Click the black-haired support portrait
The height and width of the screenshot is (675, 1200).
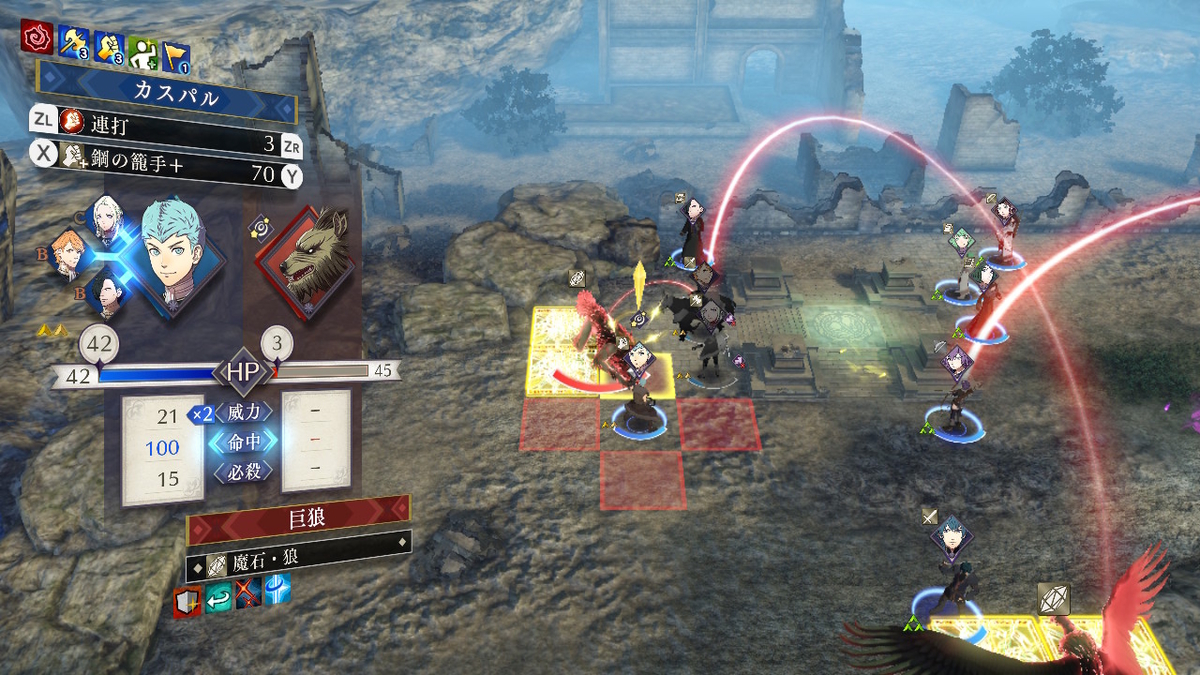pyautogui.click(x=105, y=294)
